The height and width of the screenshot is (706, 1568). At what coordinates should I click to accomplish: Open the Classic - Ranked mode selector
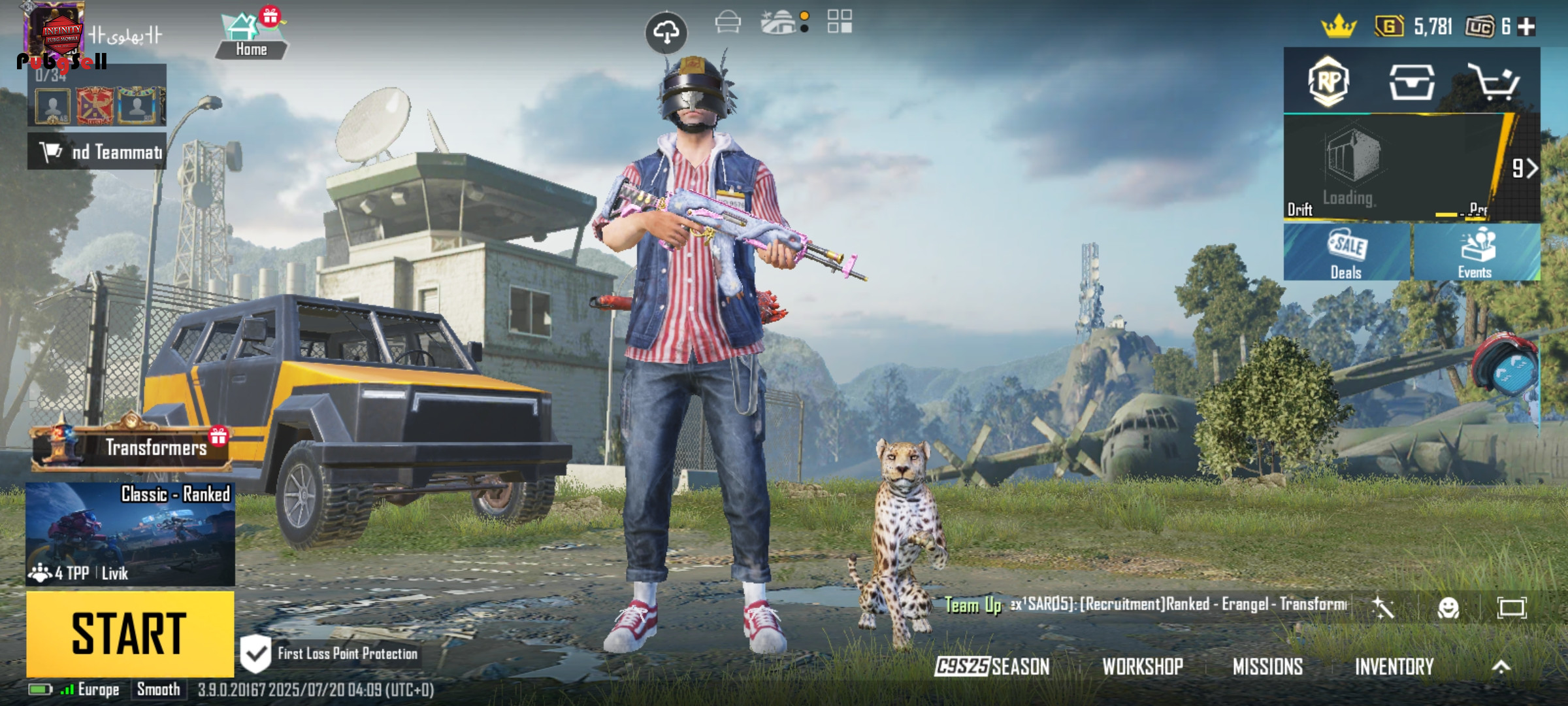click(130, 534)
